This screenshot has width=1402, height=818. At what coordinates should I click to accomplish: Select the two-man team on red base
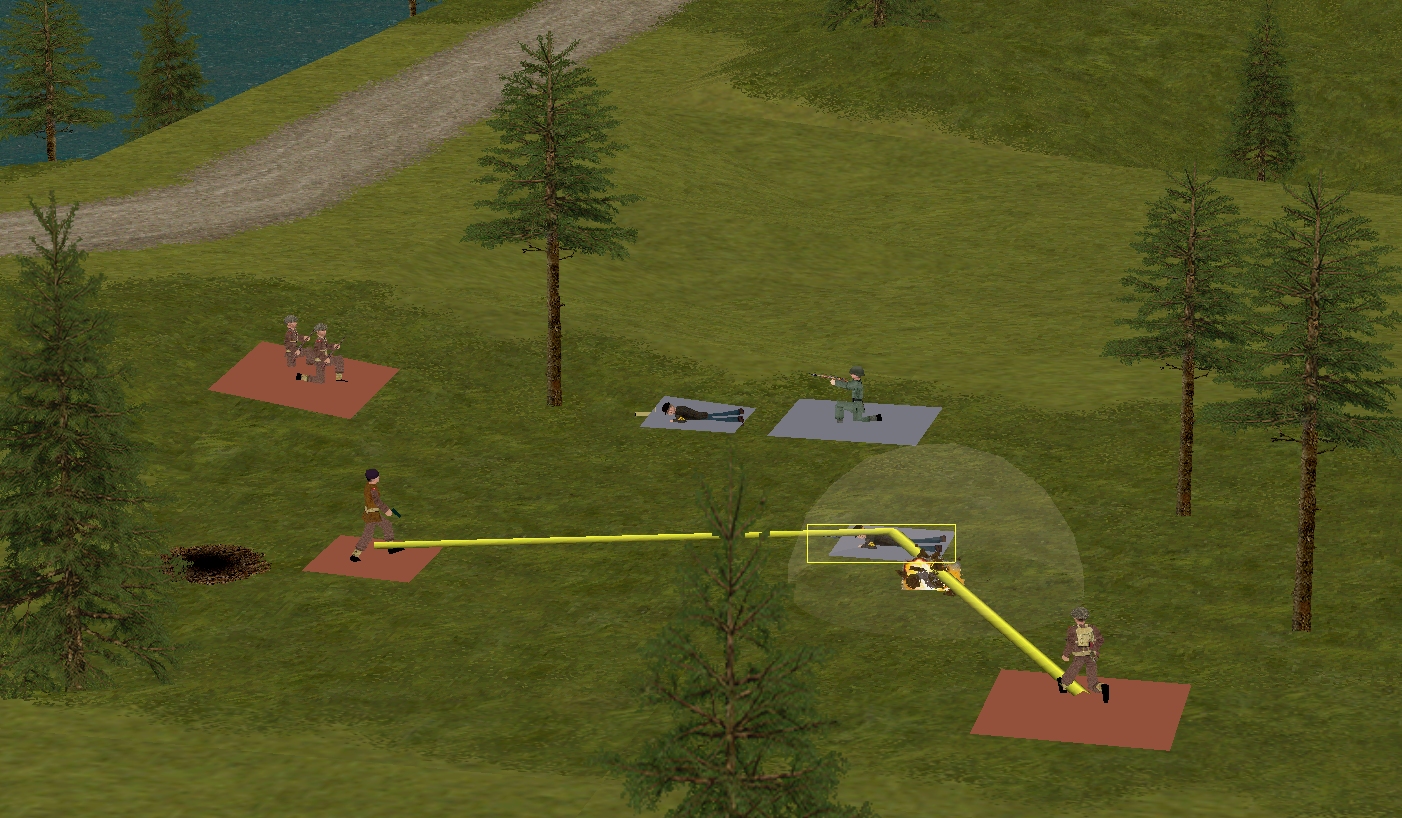coord(311,353)
